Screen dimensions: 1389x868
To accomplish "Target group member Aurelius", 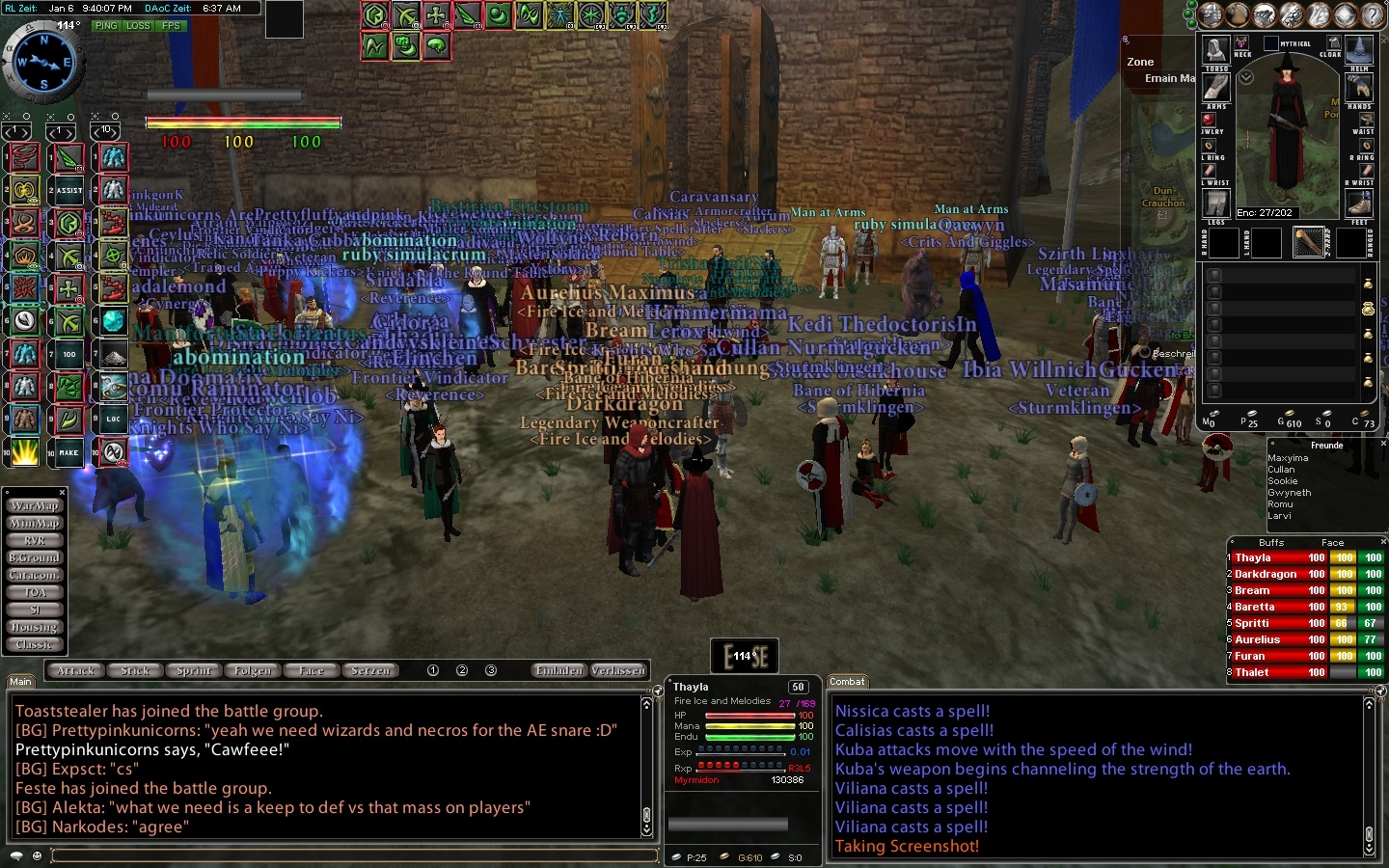I will (1257, 639).
